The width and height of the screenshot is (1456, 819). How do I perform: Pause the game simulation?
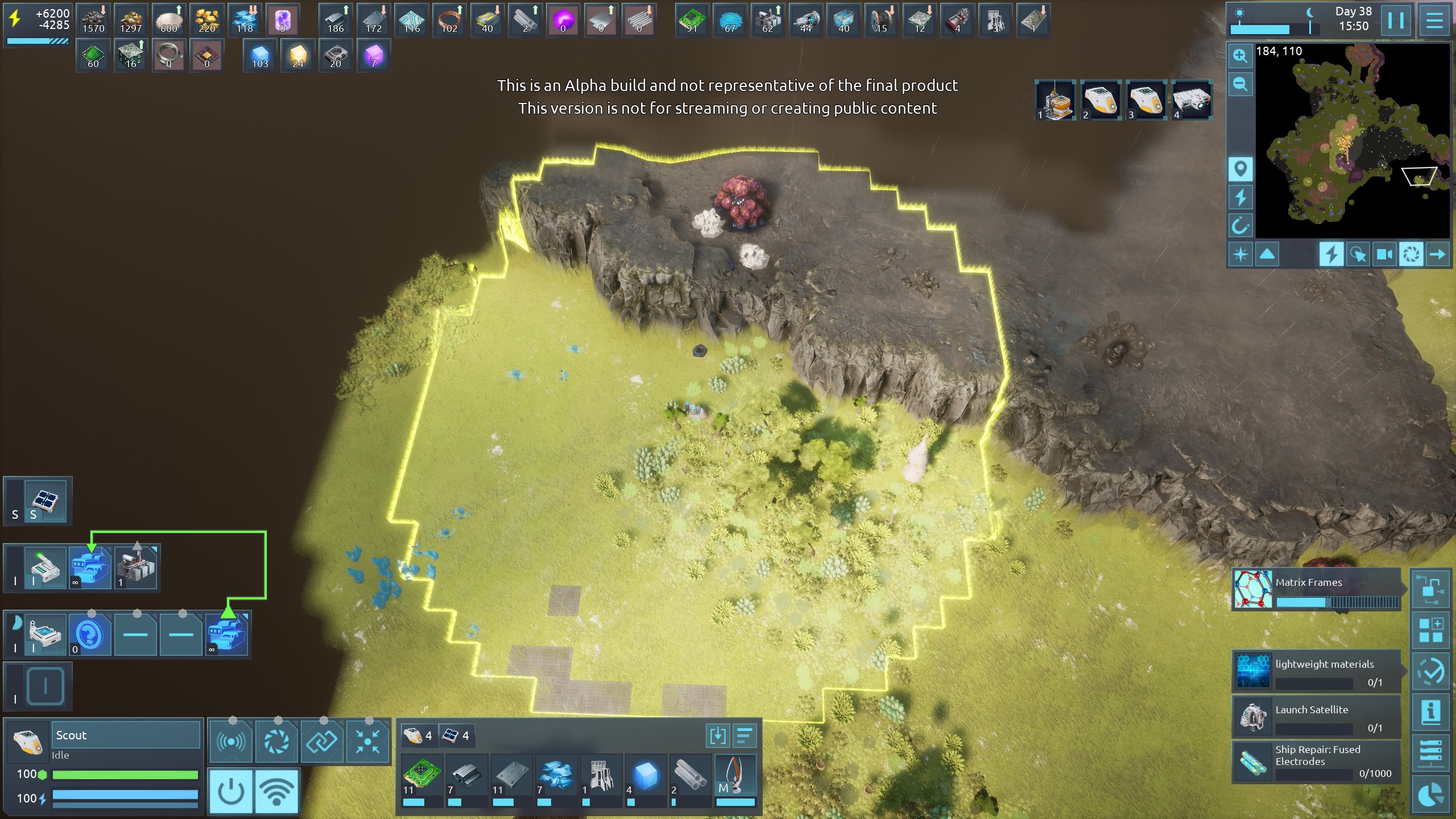click(1396, 20)
